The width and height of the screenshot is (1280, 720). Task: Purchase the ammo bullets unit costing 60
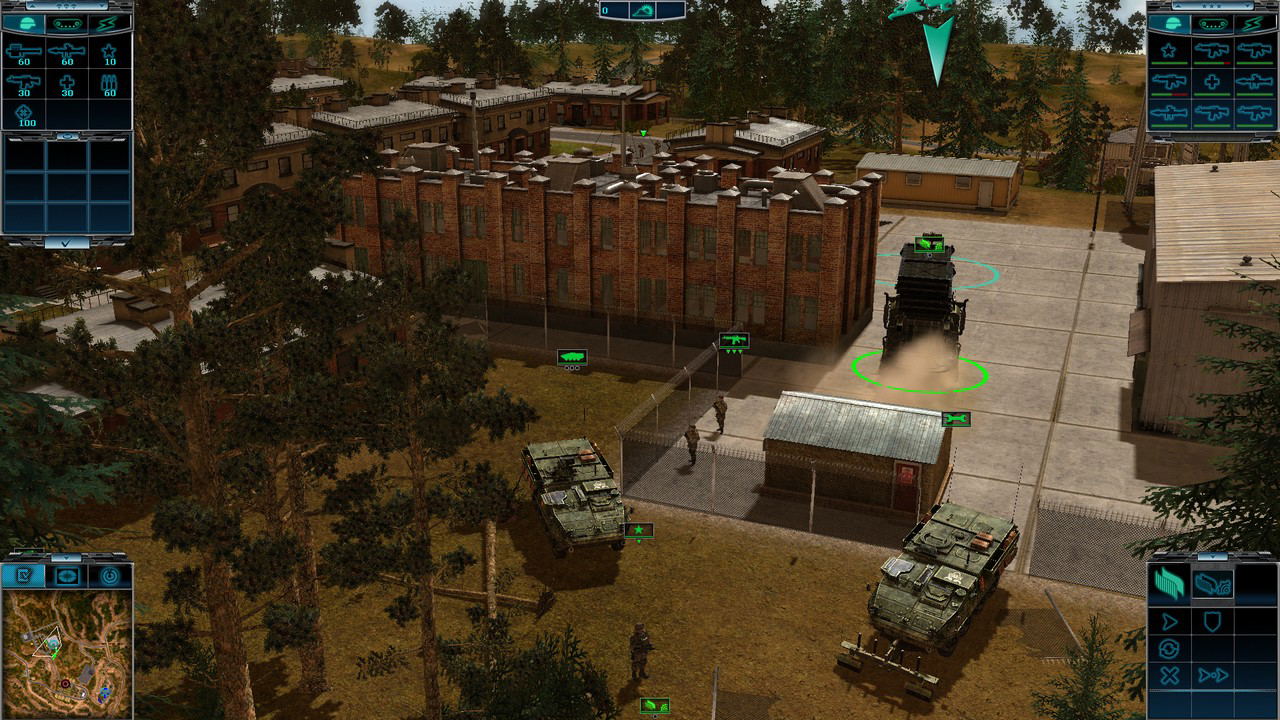coord(109,84)
